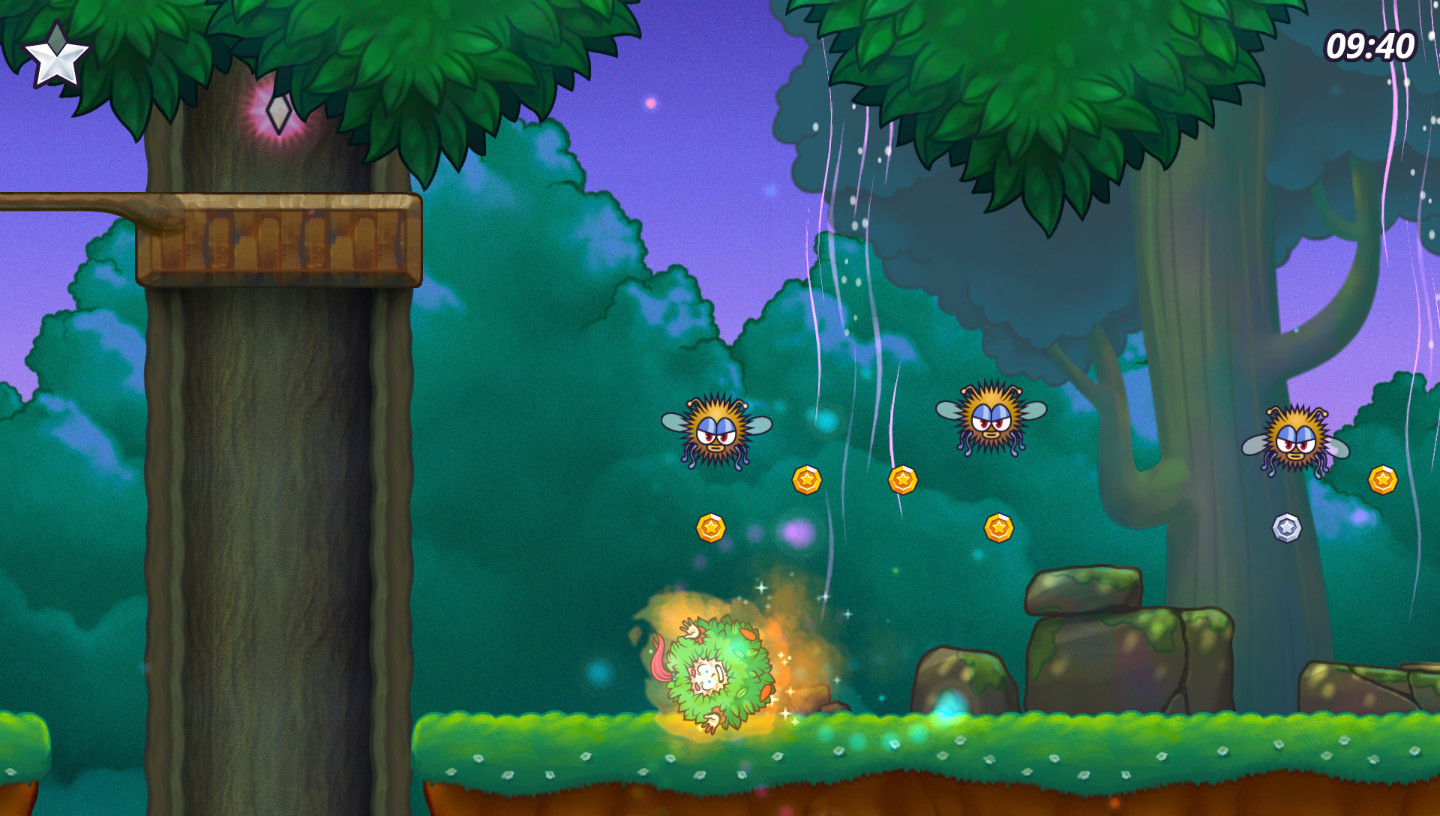Collect the lone gold coin above the bush explosion

pyautogui.click(x=713, y=527)
